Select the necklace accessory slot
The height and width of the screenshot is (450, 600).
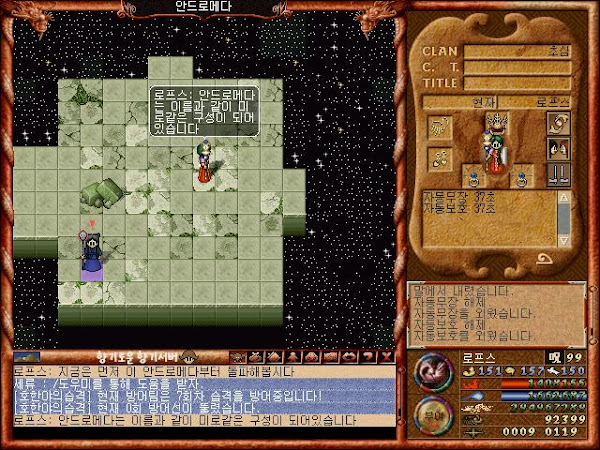[438, 156]
